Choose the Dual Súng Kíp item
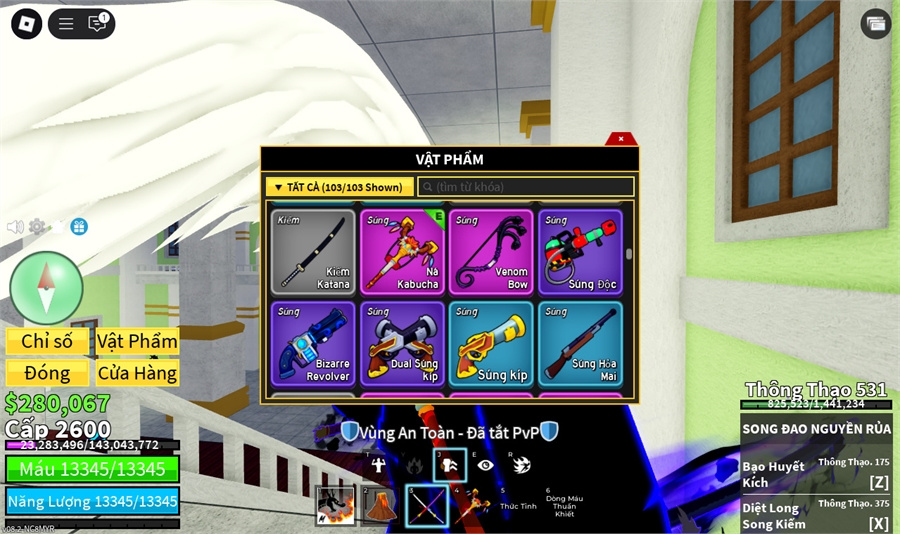Viewport: 900px width, 534px height. click(x=402, y=344)
